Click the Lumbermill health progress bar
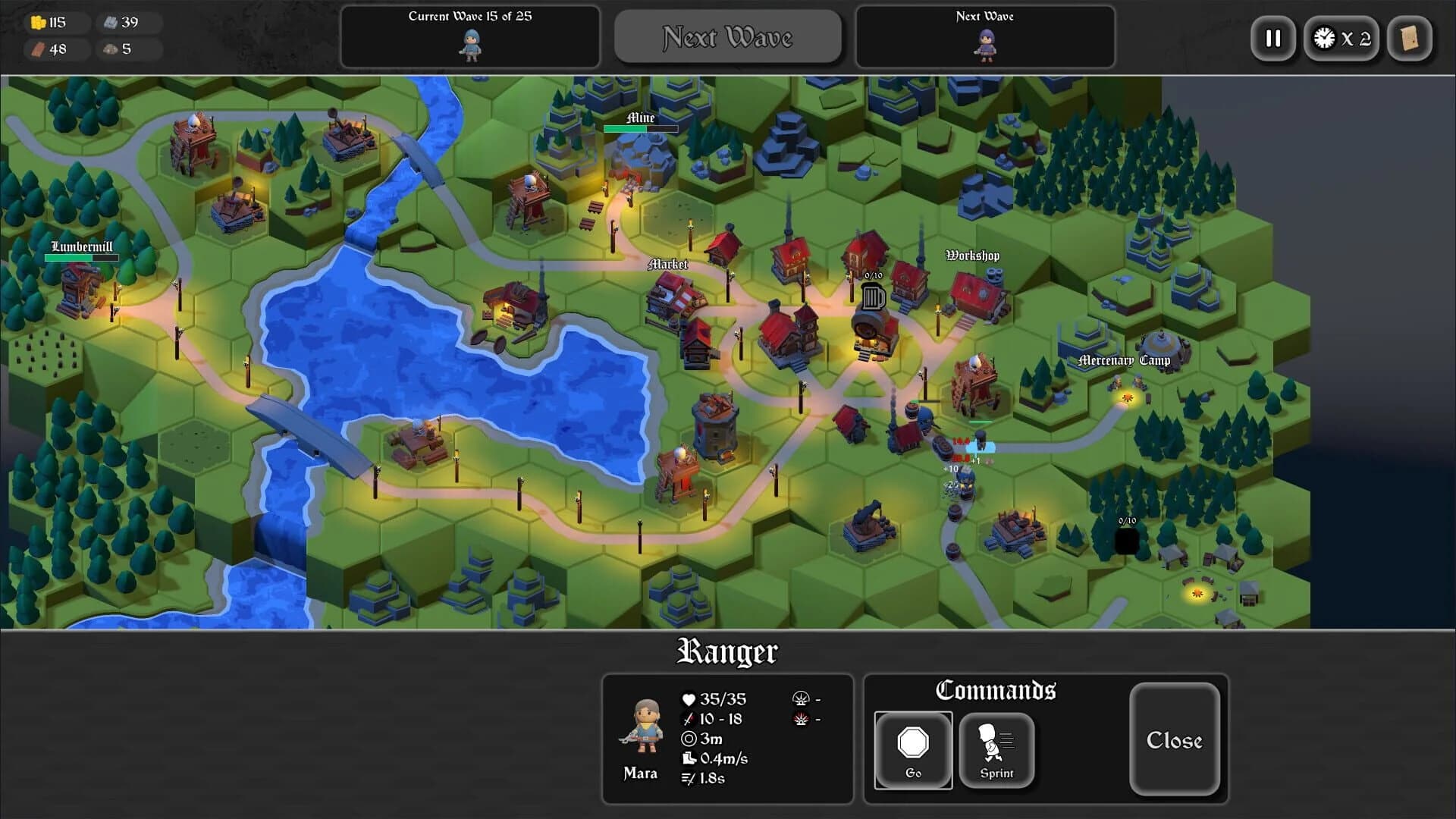1456x819 pixels. [81, 257]
